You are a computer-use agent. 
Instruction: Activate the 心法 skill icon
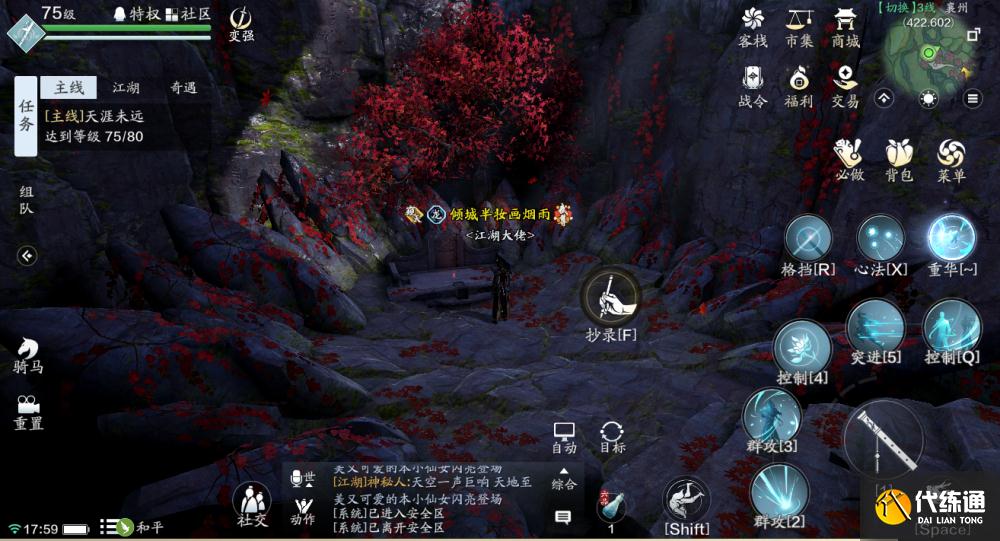(x=881, y=239)
